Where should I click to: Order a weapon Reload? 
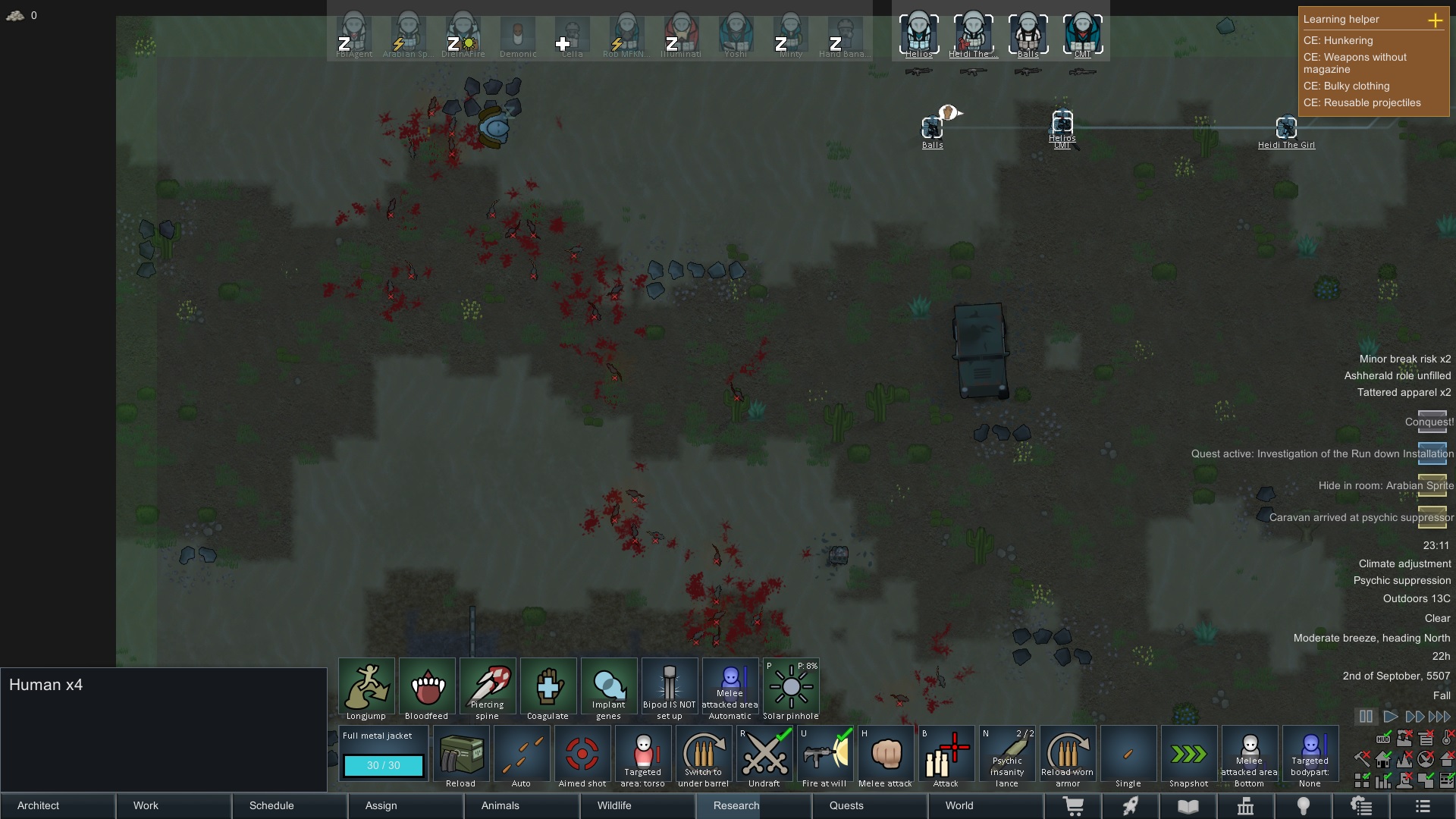(x=462, y=755)
